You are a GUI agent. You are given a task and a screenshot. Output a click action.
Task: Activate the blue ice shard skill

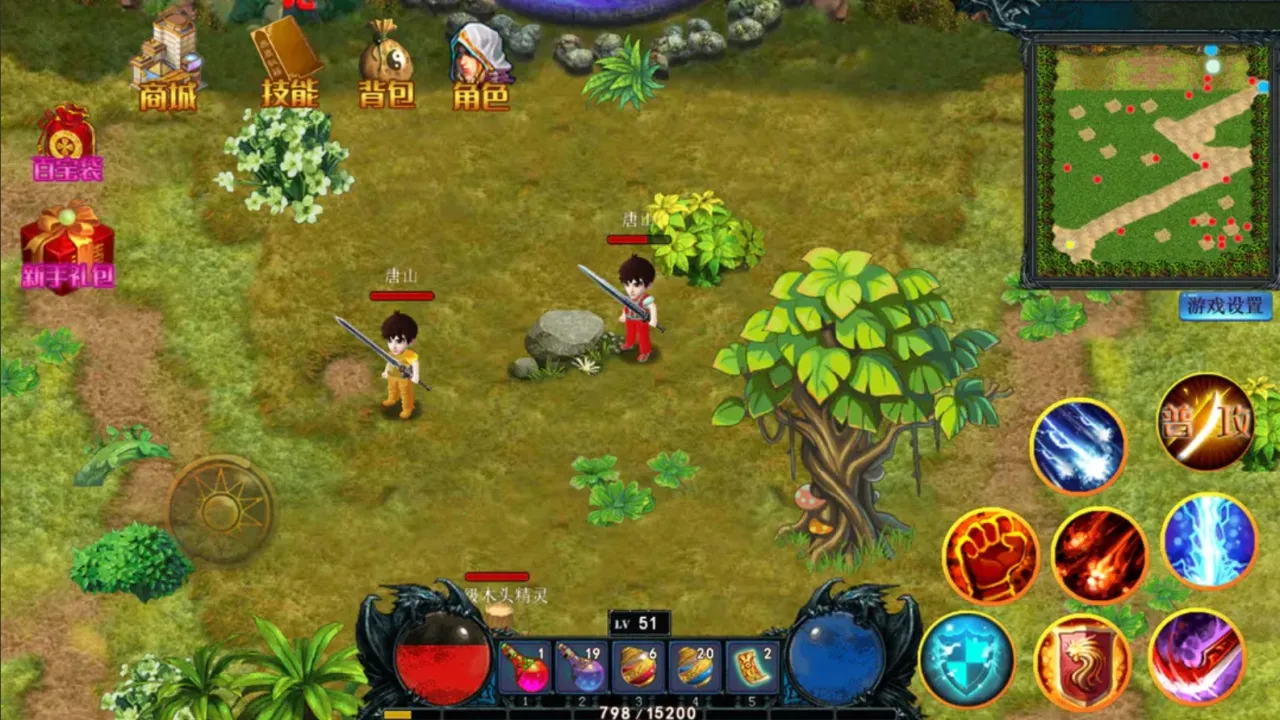[x=1078, y=446]
